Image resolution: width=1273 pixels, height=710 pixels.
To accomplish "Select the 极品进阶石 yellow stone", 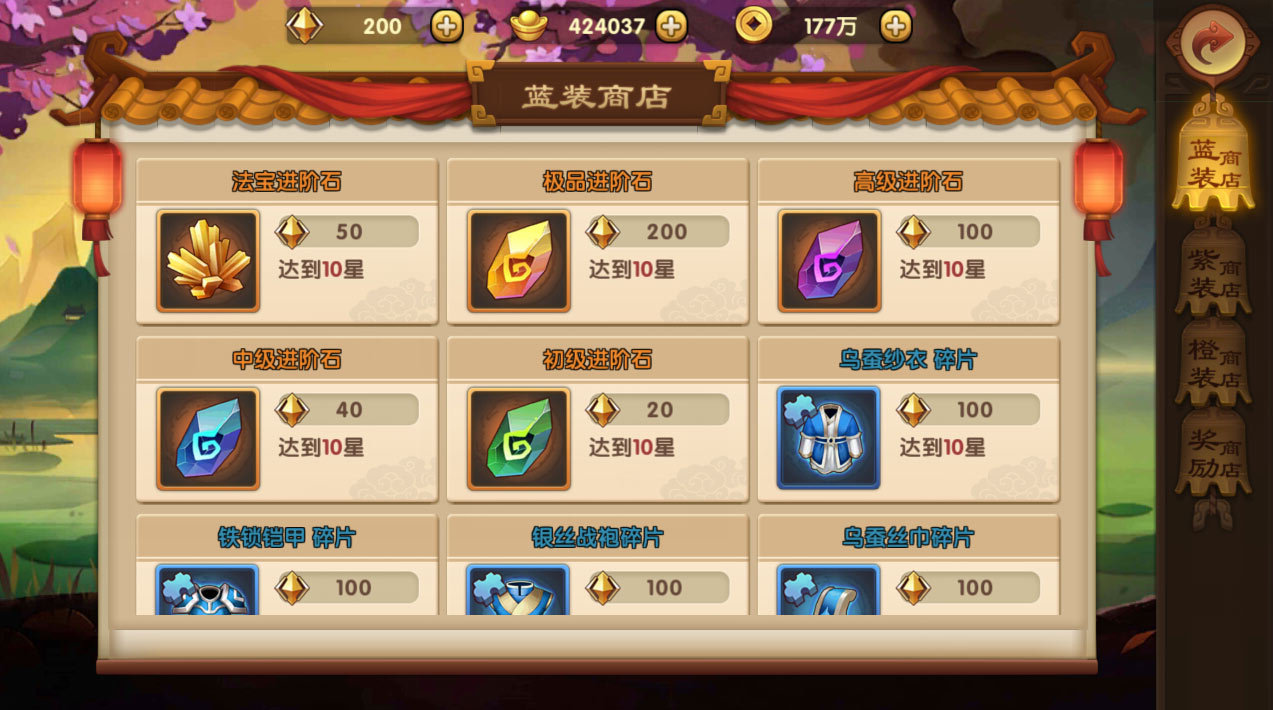I will [x=519, y=261].
